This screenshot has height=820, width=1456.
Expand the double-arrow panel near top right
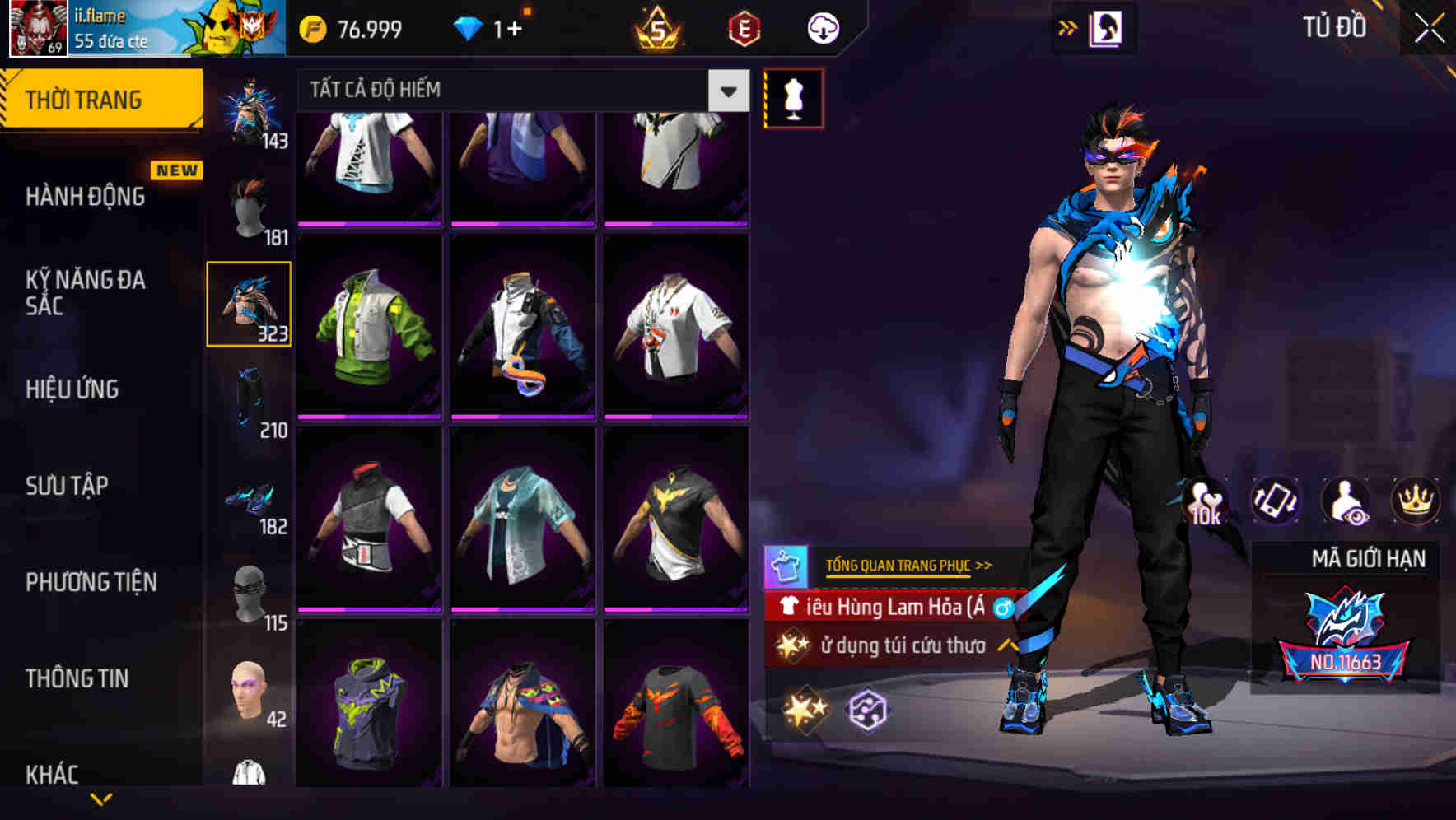click(1068, 27)
